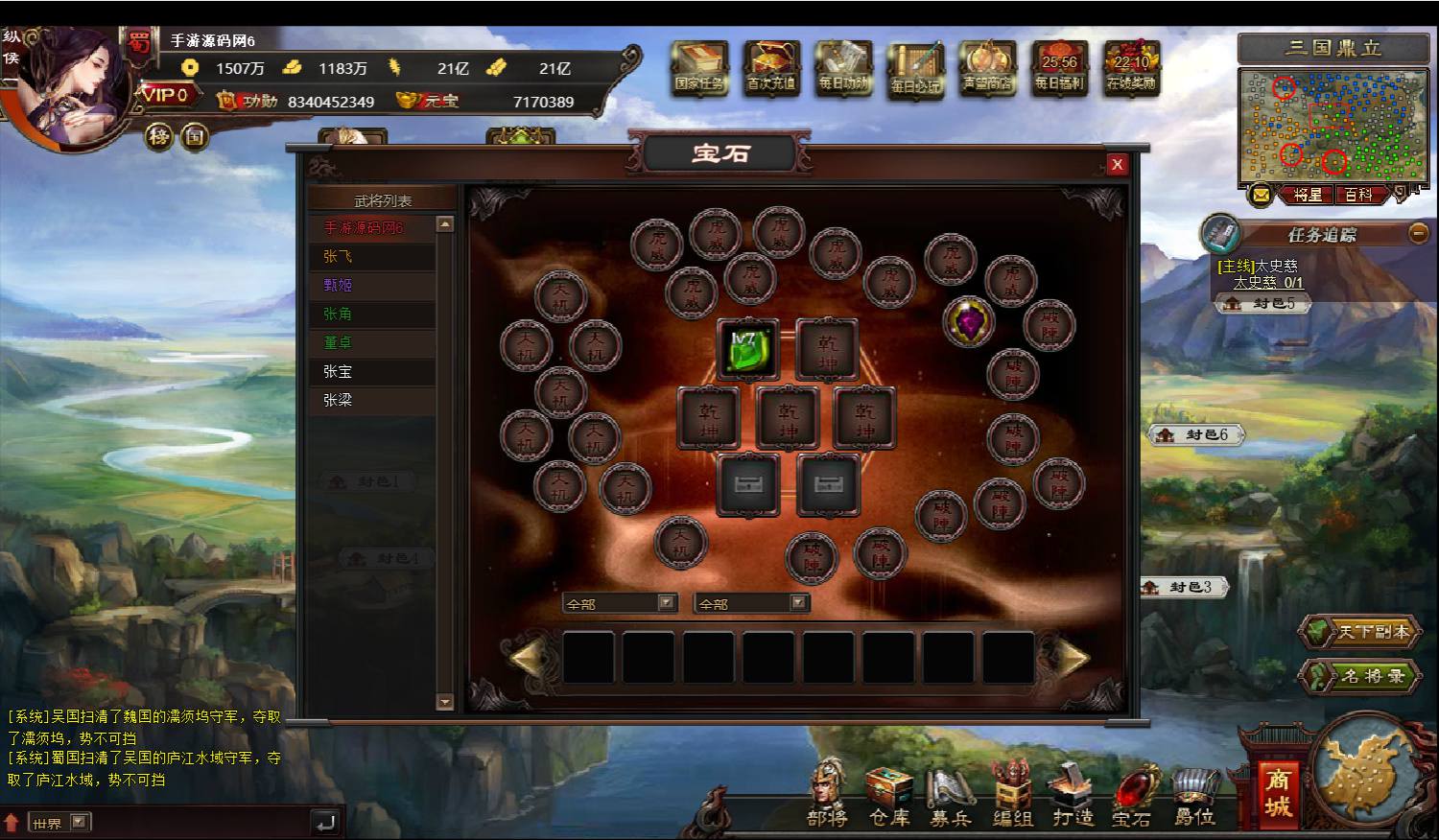Open the 商城 store
The height and width of the screenshot is (840, 1439).
click(x=1277, y=792)
